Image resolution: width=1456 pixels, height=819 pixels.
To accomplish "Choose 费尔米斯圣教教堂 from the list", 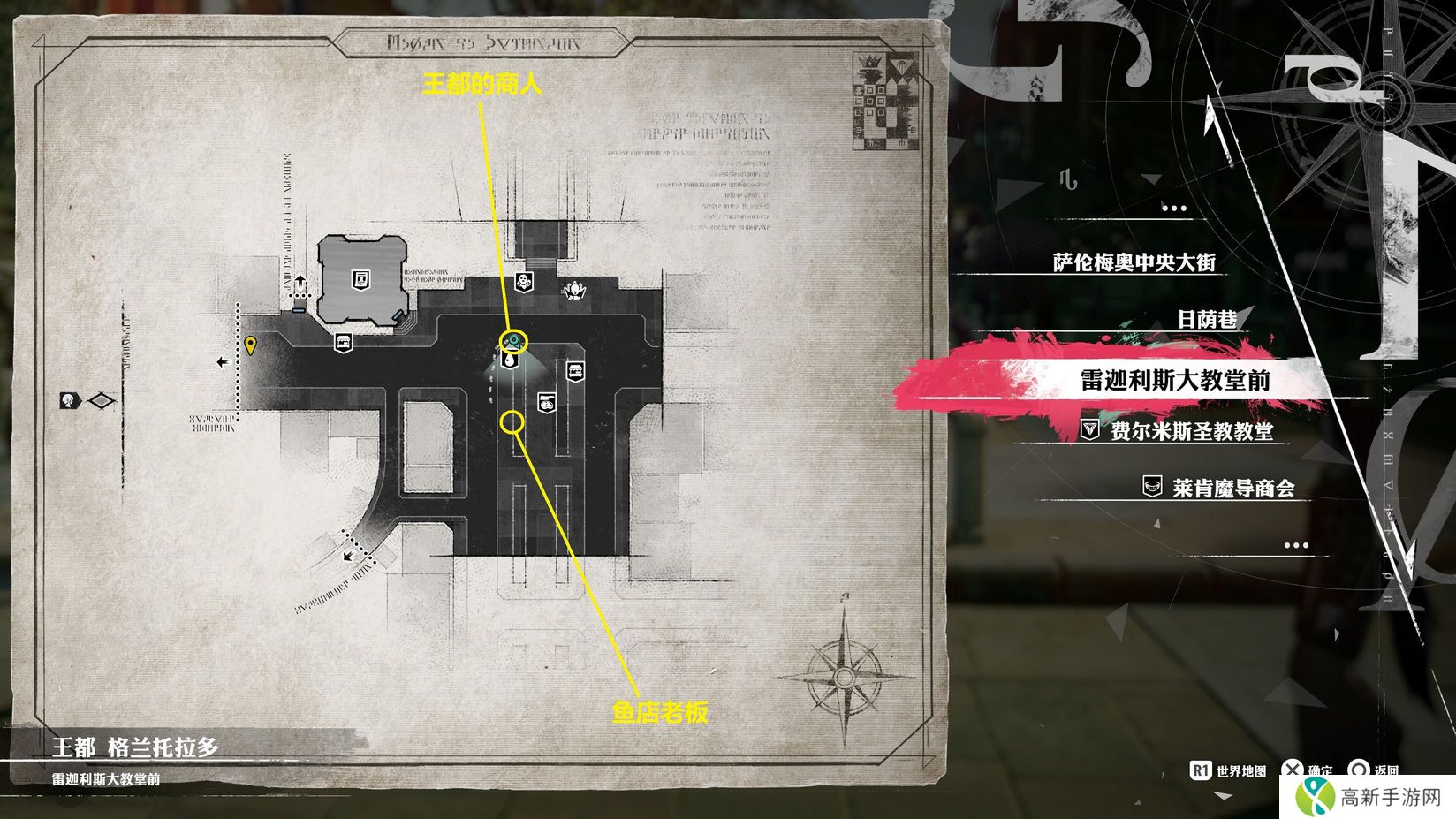I will [1191, 431].
